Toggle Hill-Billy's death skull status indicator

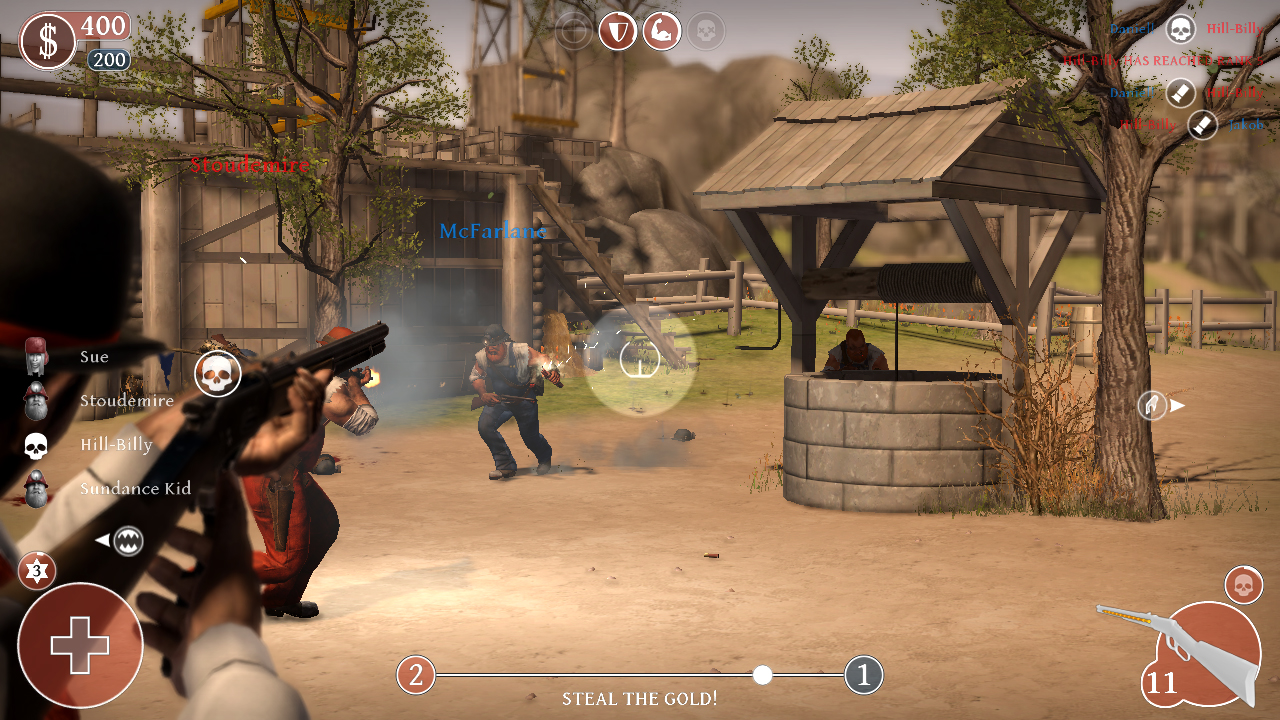tap(35, 445)
